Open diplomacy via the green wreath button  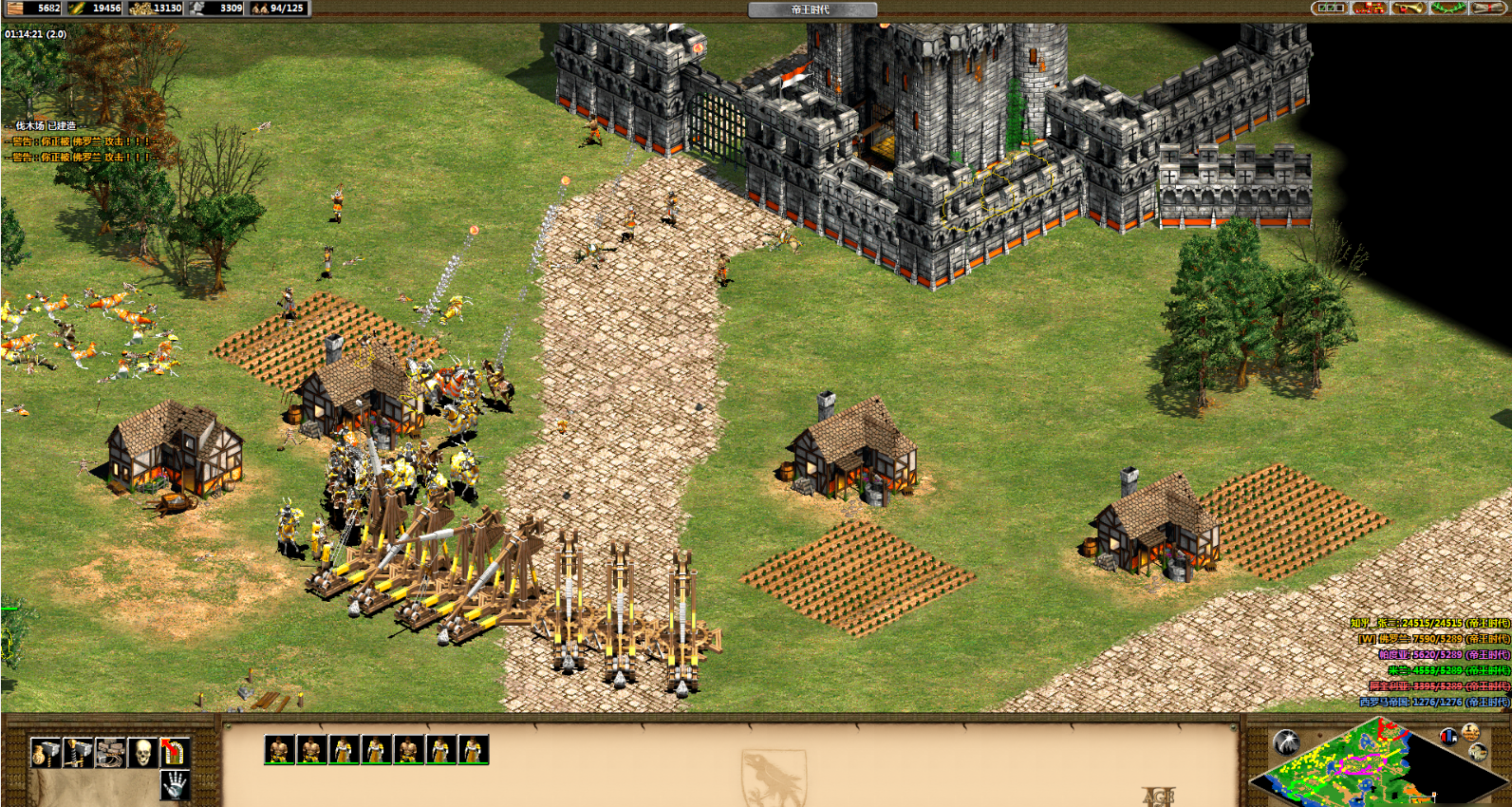(1447, 9)
